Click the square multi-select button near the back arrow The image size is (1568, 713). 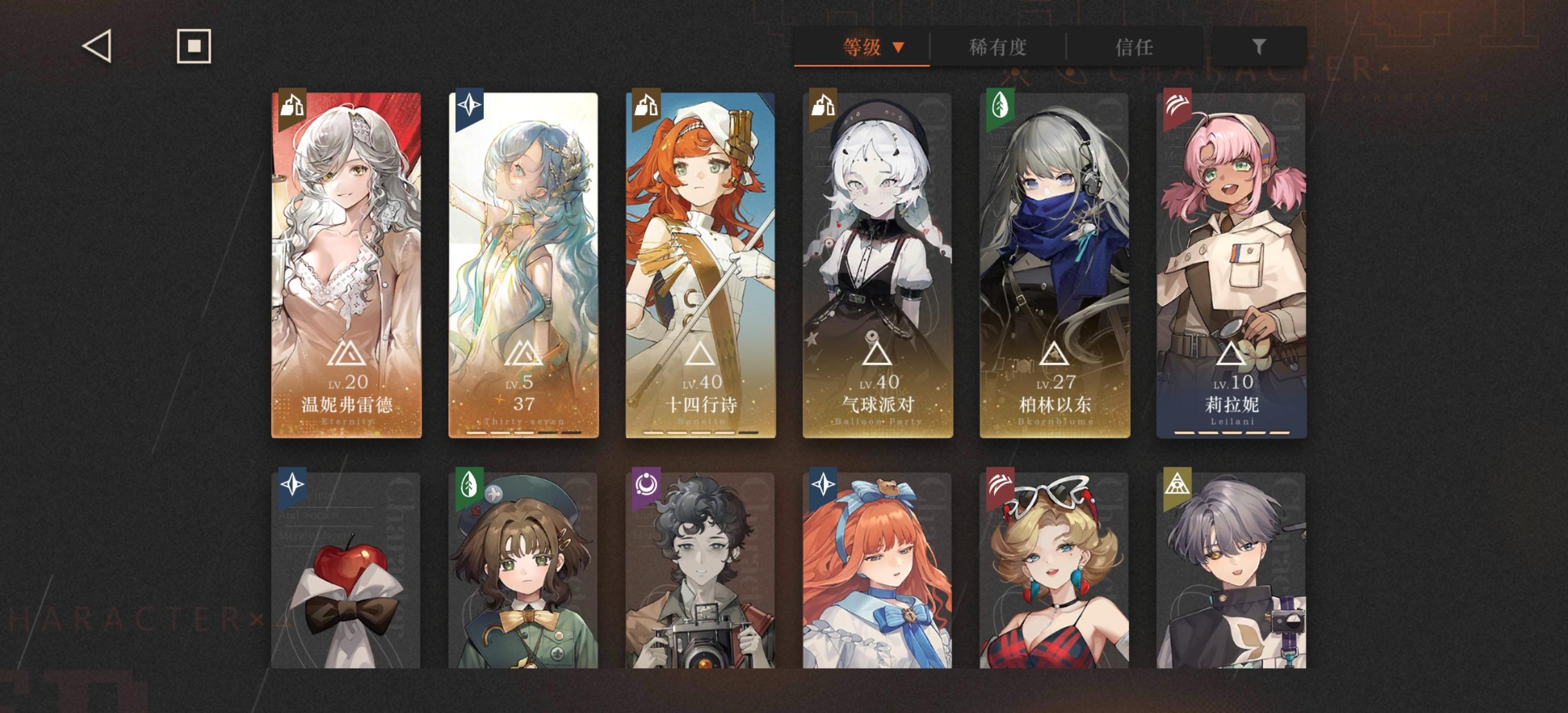[x=193, y=45]
